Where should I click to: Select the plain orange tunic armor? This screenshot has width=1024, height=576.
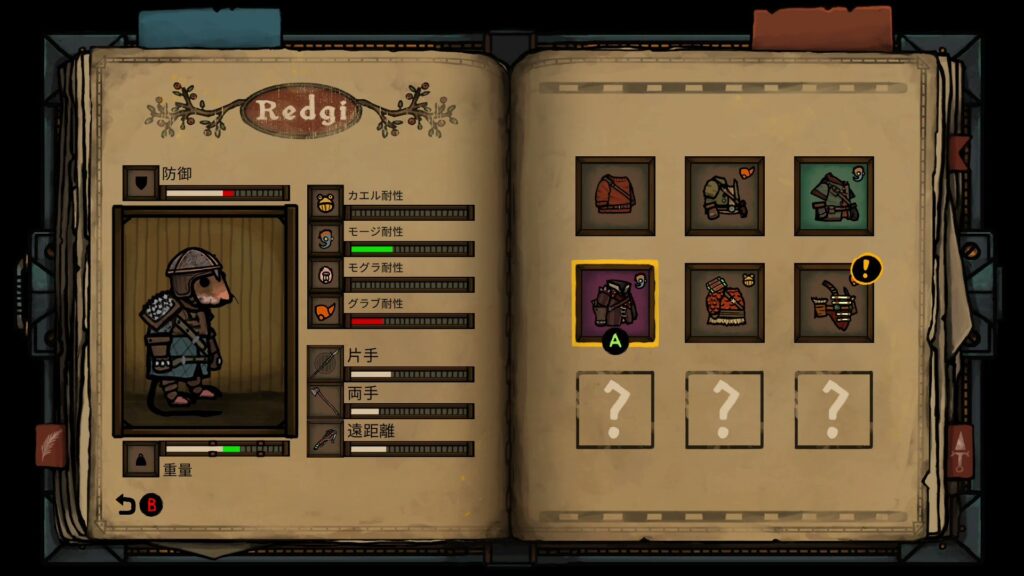coord(615,196)
